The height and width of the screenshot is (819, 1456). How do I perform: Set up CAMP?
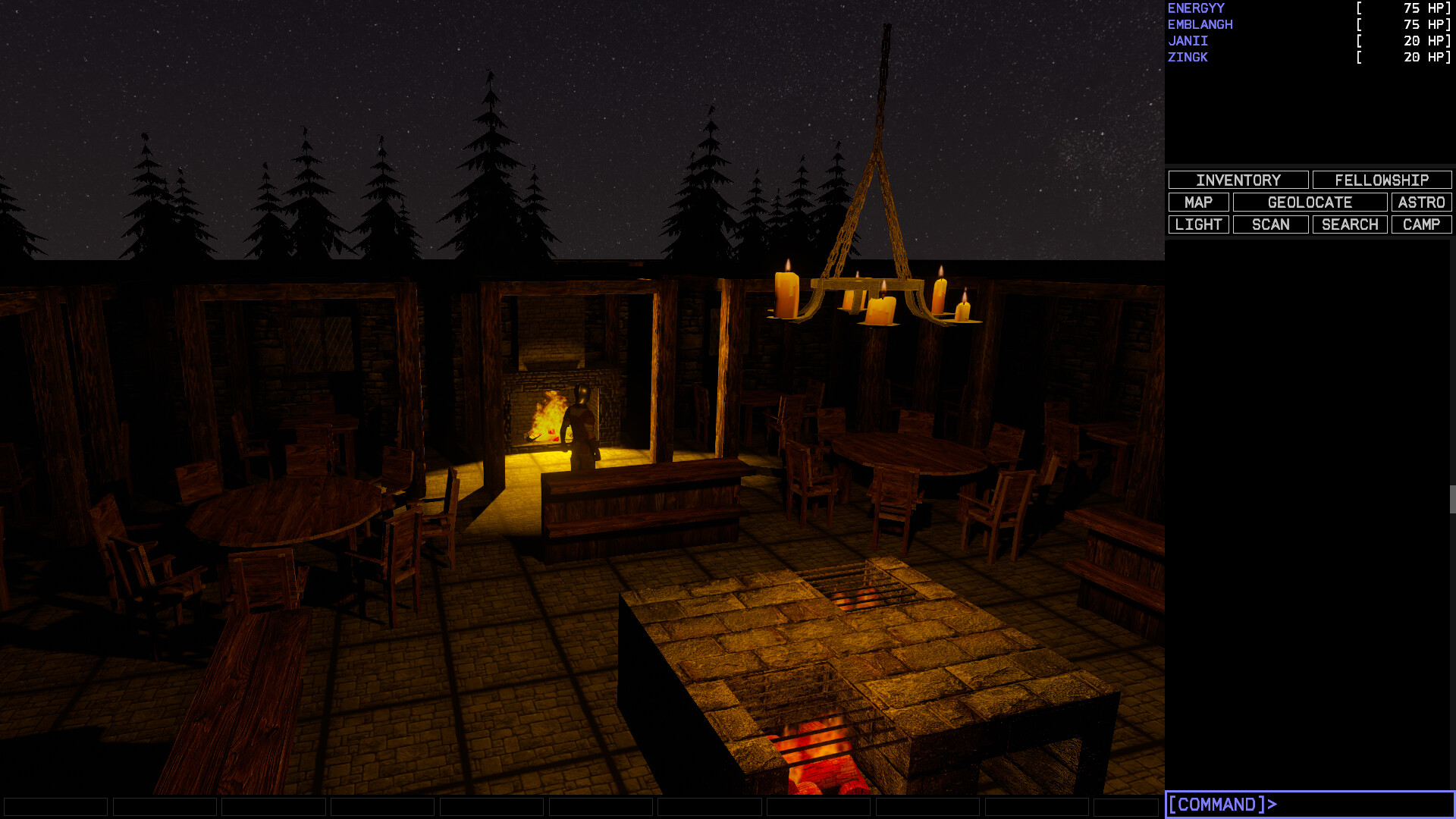[x=1421, y=224]
